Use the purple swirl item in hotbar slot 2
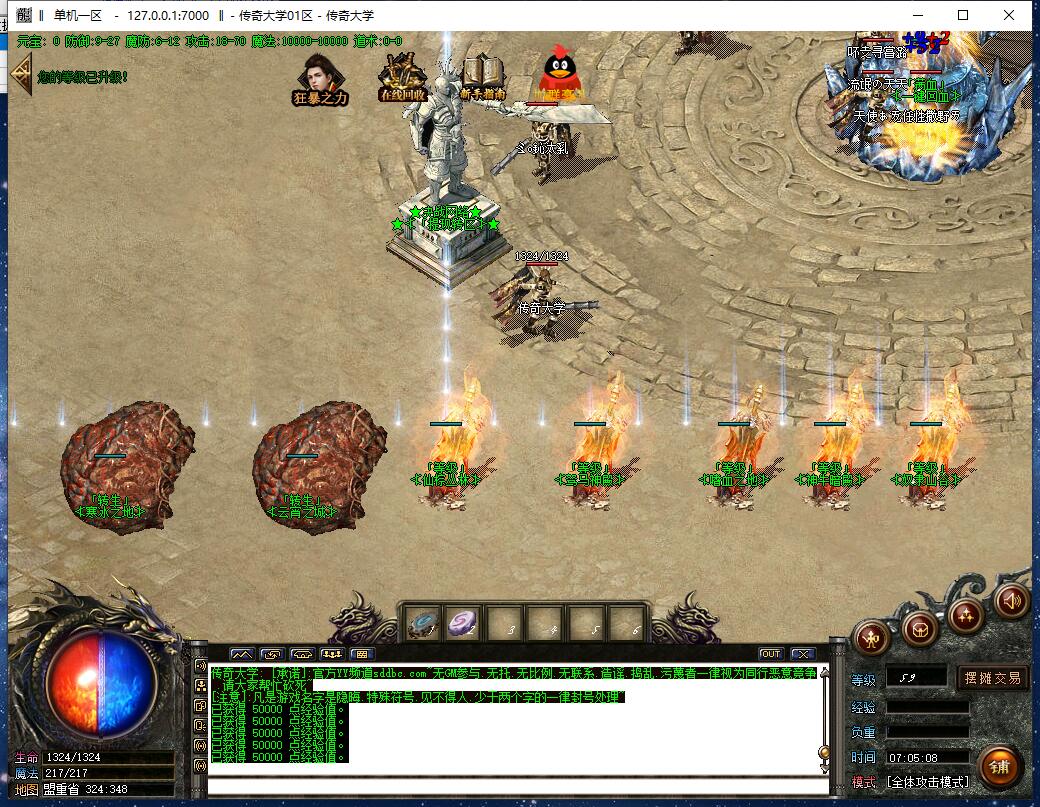This screenshot has height=807, width=1040. [x=461, y=624]
